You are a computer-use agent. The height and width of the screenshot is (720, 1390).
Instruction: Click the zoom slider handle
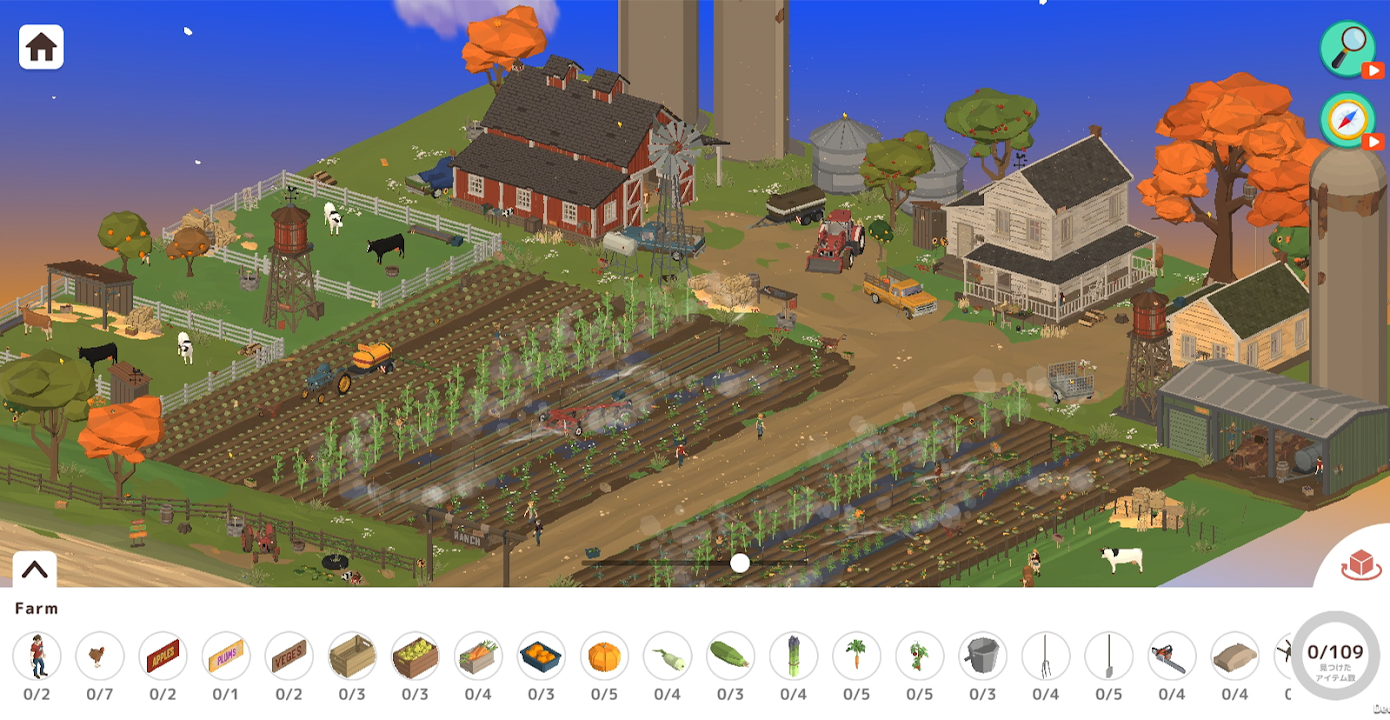pos(740,563)
